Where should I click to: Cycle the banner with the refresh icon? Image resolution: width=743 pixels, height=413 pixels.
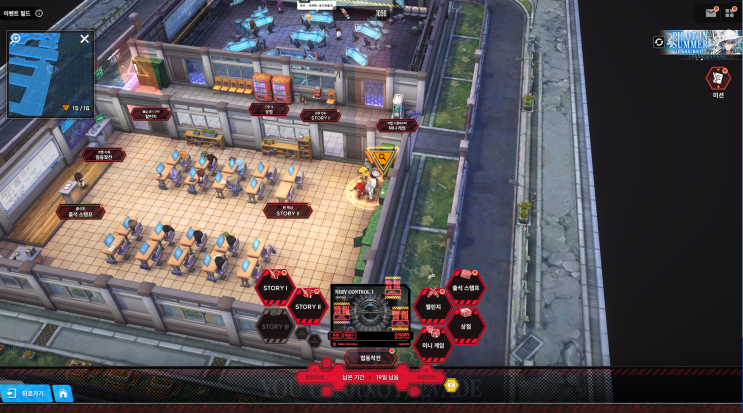658,42
